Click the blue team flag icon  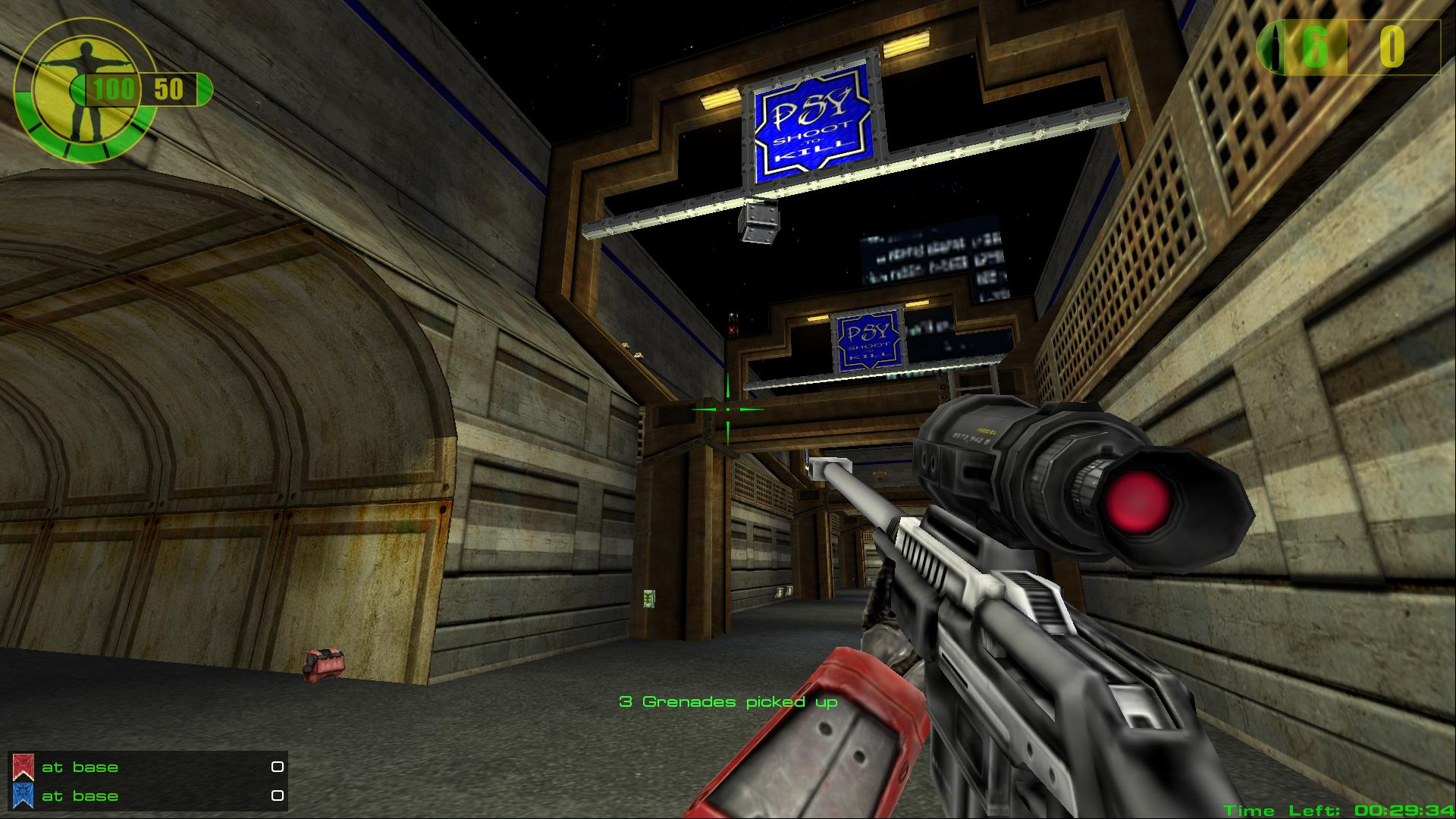click(x=23, y=795)
